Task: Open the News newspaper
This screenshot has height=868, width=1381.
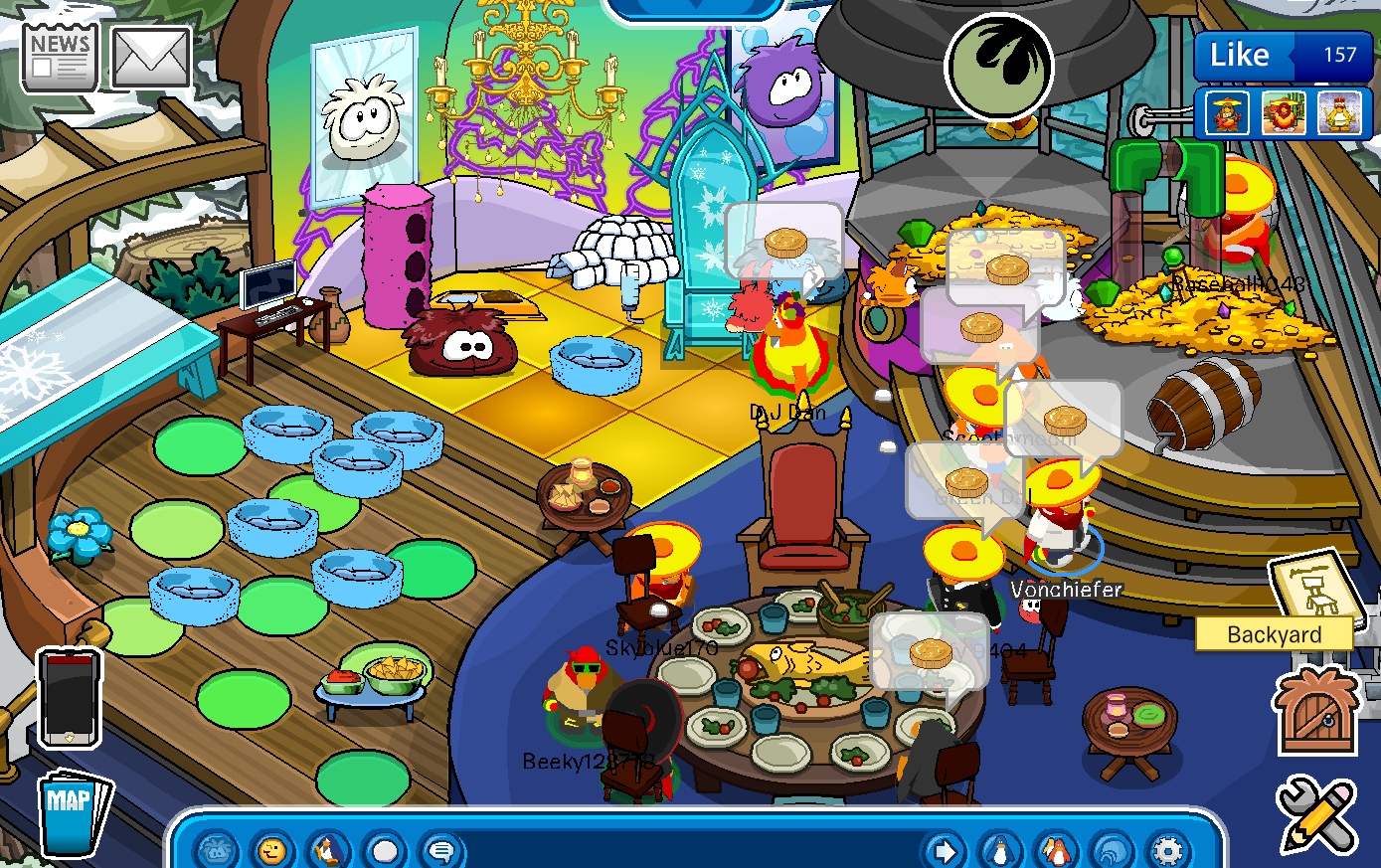Action: coord(59,58)
